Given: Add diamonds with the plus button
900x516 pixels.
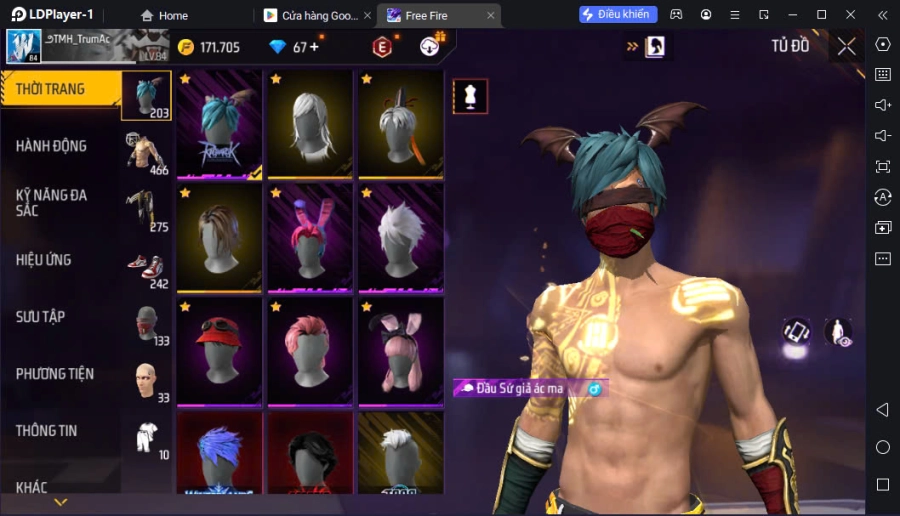Looking at the screenshot, I should (x=314, y=47).
